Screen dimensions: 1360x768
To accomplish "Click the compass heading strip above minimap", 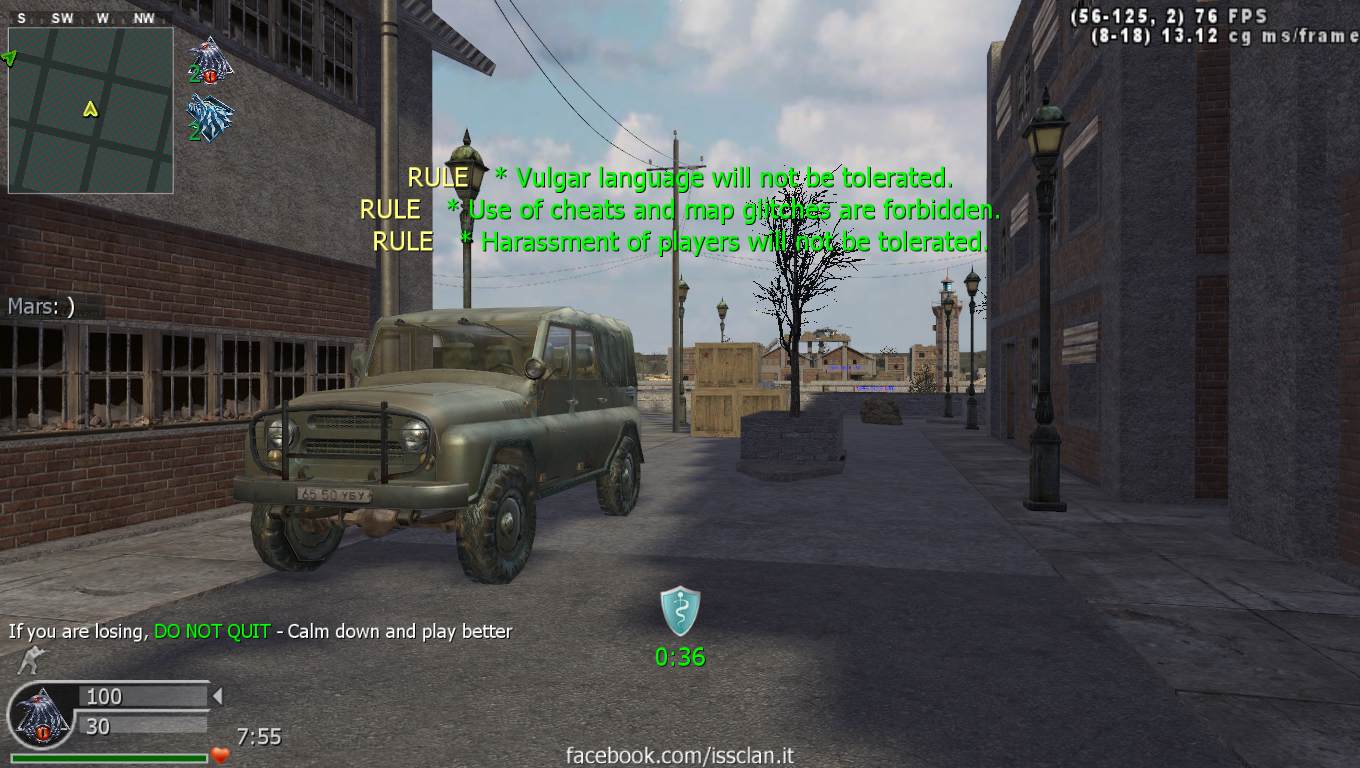I will [x=90, y=18].
